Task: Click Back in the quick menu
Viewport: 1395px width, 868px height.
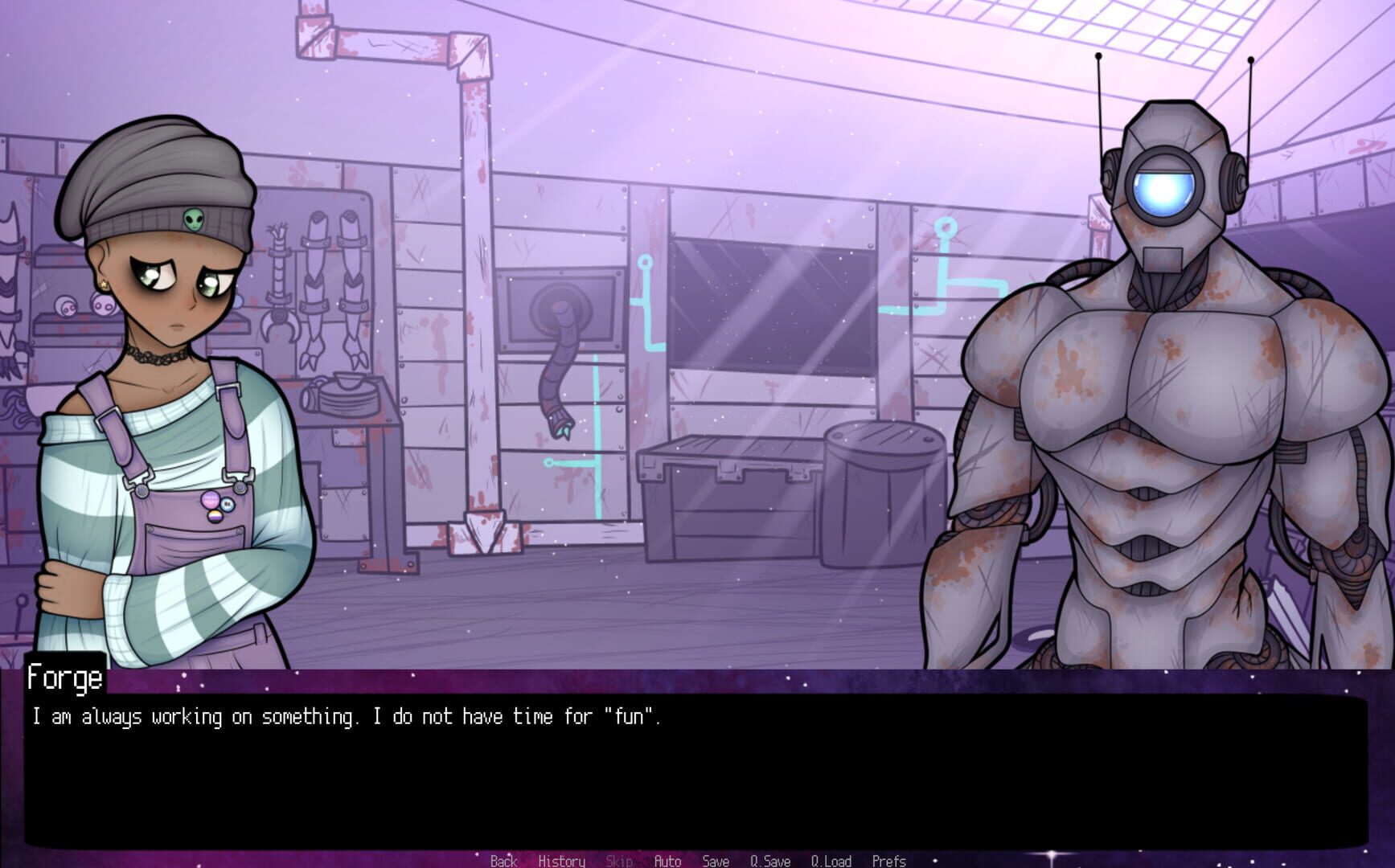Action: click(x=503, y=861)
